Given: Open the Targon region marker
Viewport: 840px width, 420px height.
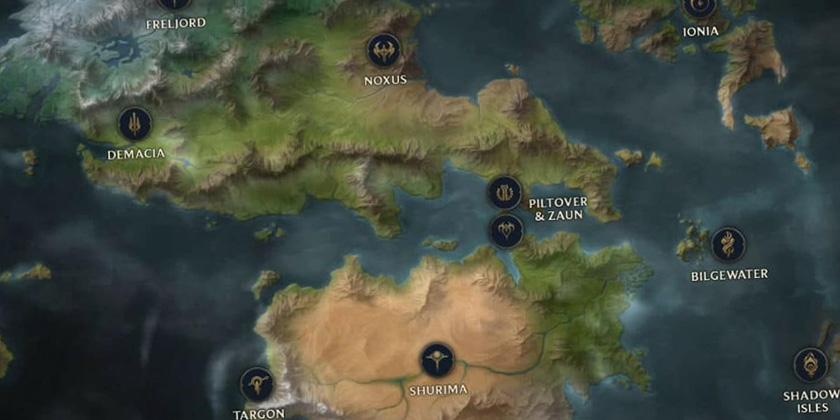Looking at the screenshot, I should 256,383.
